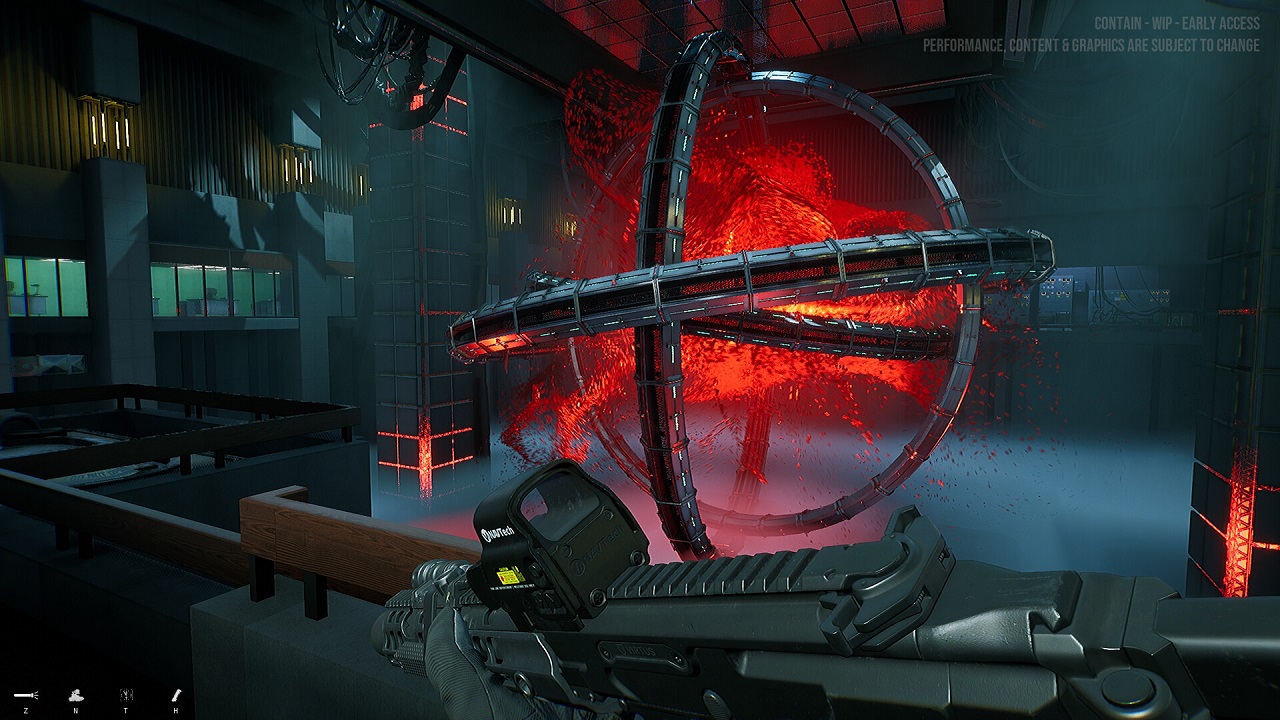Screen dimensions: 1280x720
Task: Select the night vision goggles icon
Action: (x=75, y=694)
